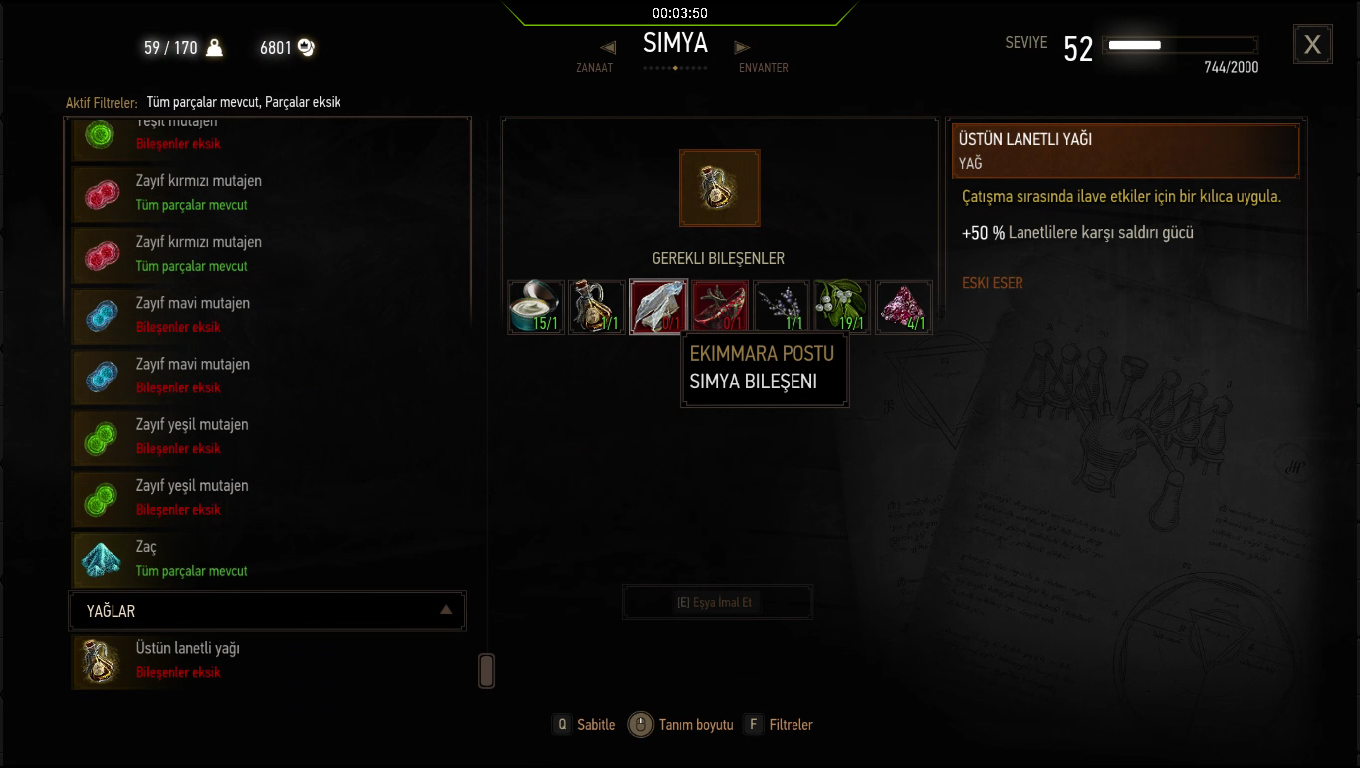Click the Eşya İmal Et craft button

pyautogui.click(x=717, y=603)
